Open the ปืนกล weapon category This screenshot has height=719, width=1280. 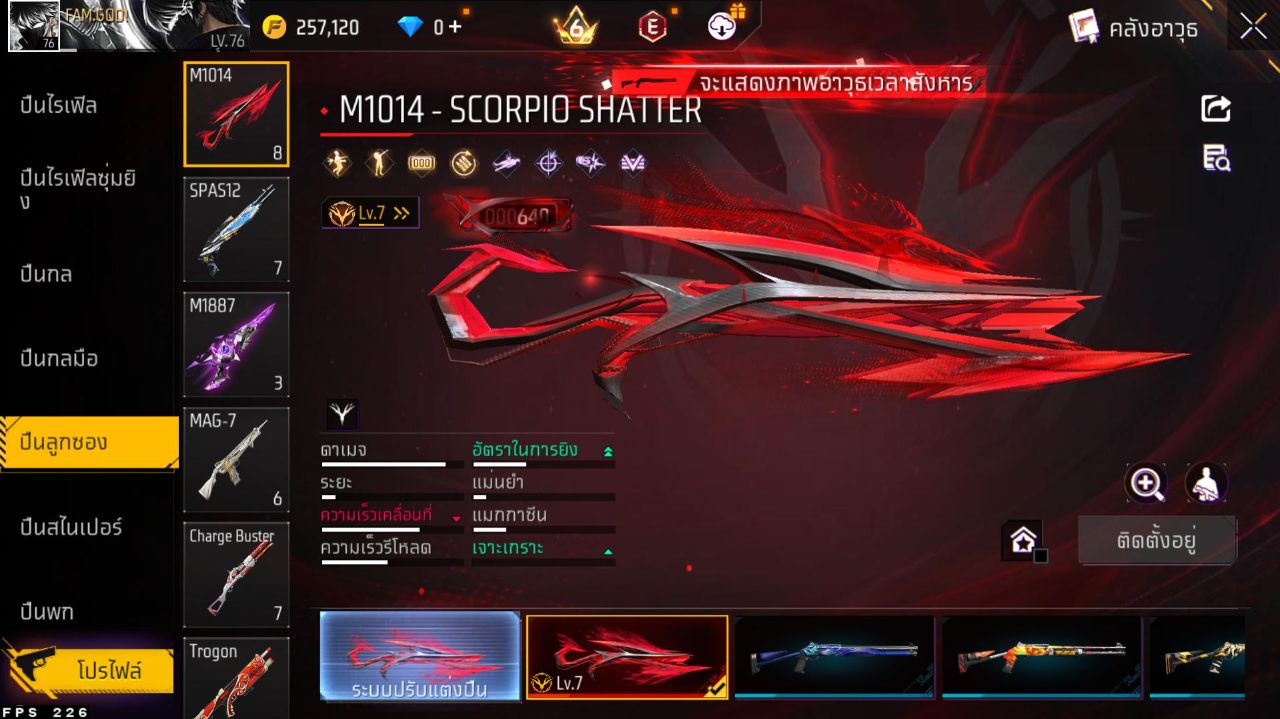pyautogui.click(x=47, y=274)
